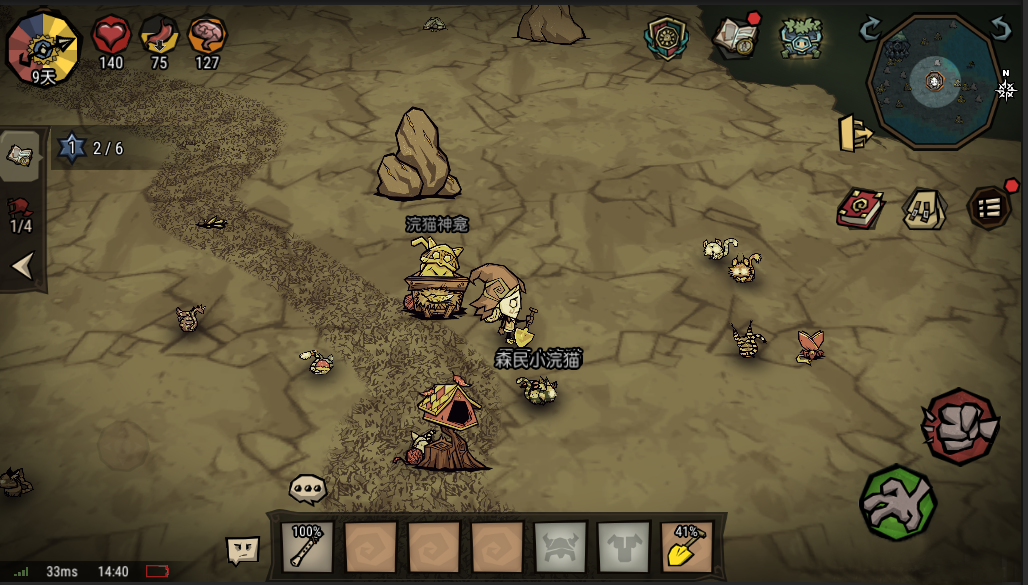
Task: Select the flute item at 100%
Action: tap(307, 546)
